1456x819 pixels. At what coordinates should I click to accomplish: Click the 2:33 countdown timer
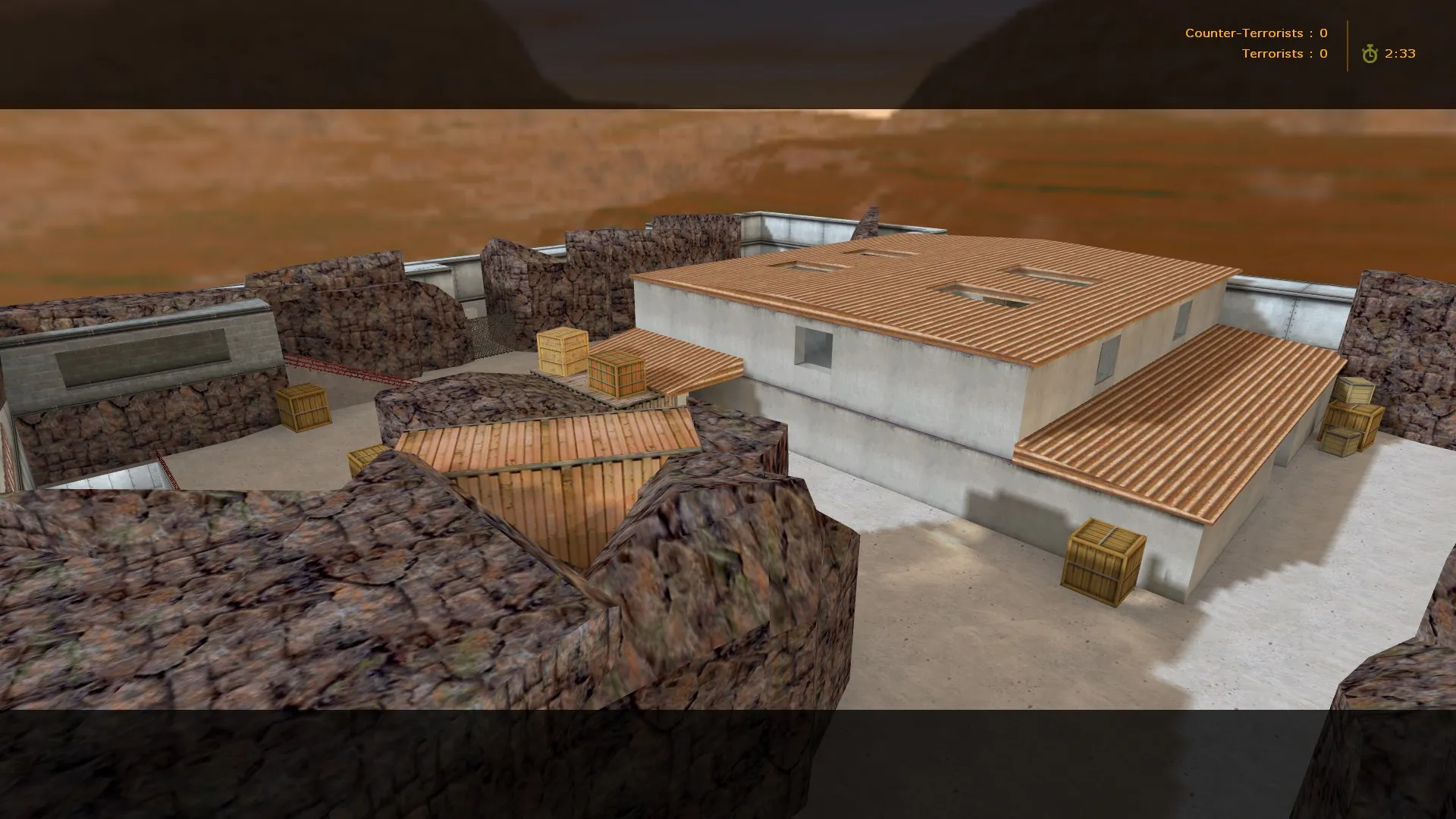point(1401,54)
